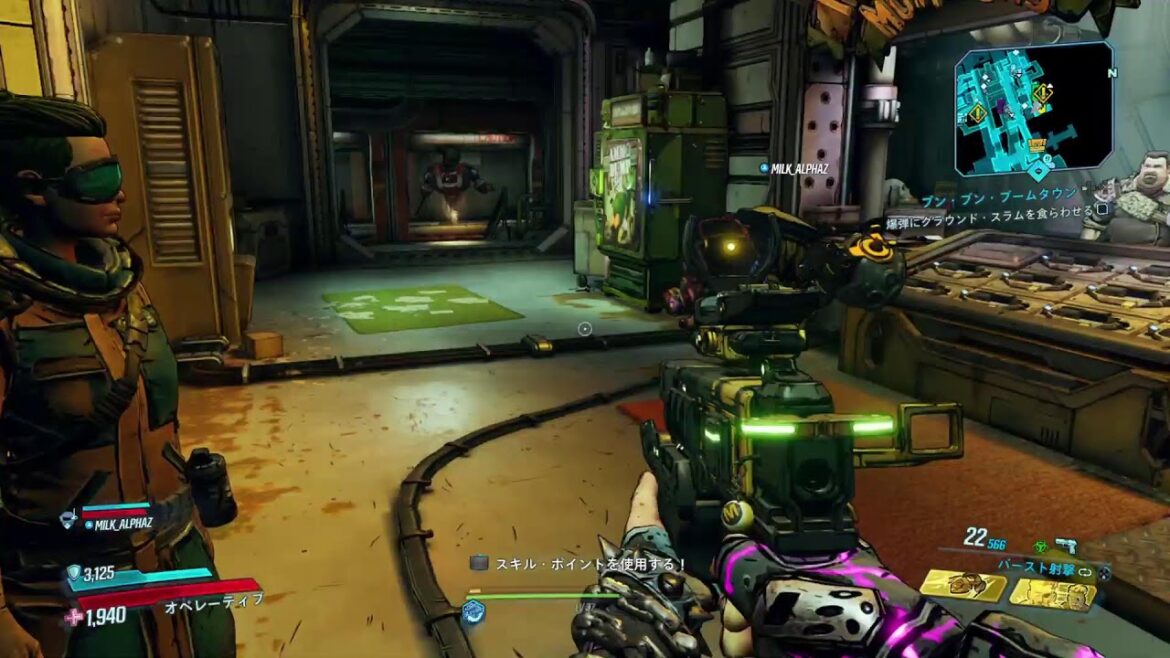This screenshot has width=1170, height=658.
Task: Click the weapon quick-switch d-pad icon
Action: point(1104,573)
